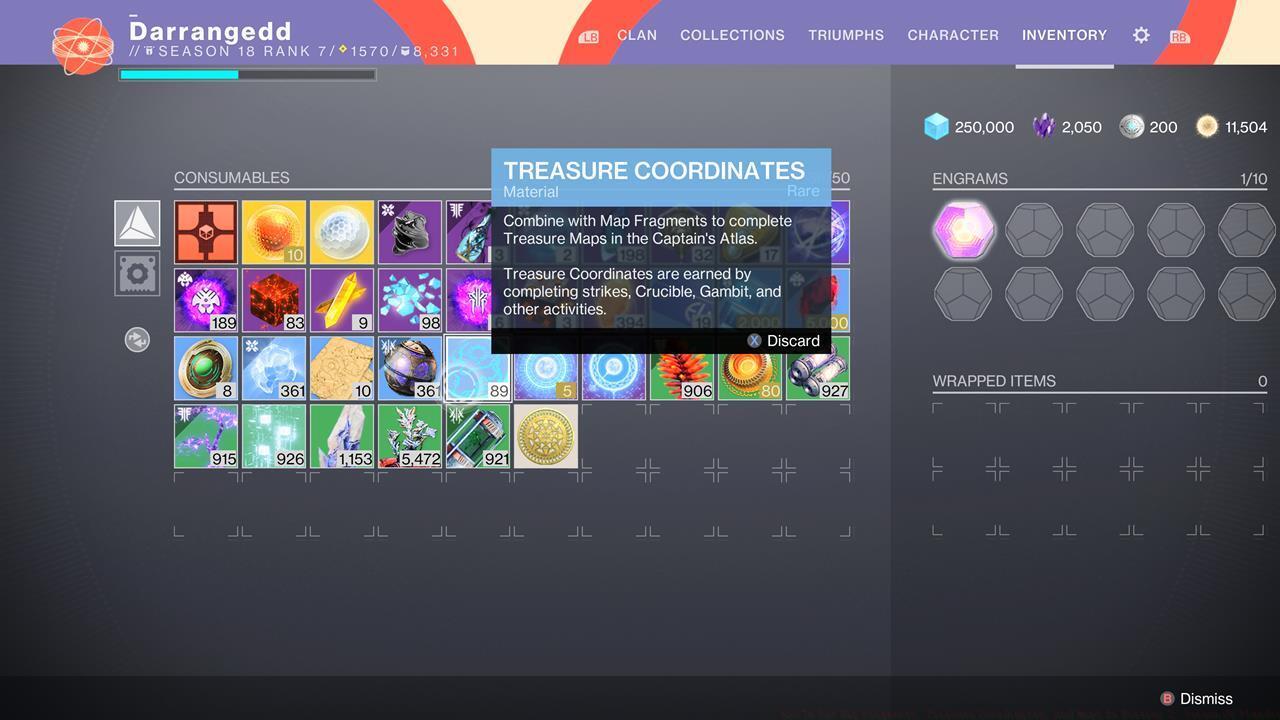Select the triangle subclass icon in the sidebar
1280x720 pixels.
(136, 222)
